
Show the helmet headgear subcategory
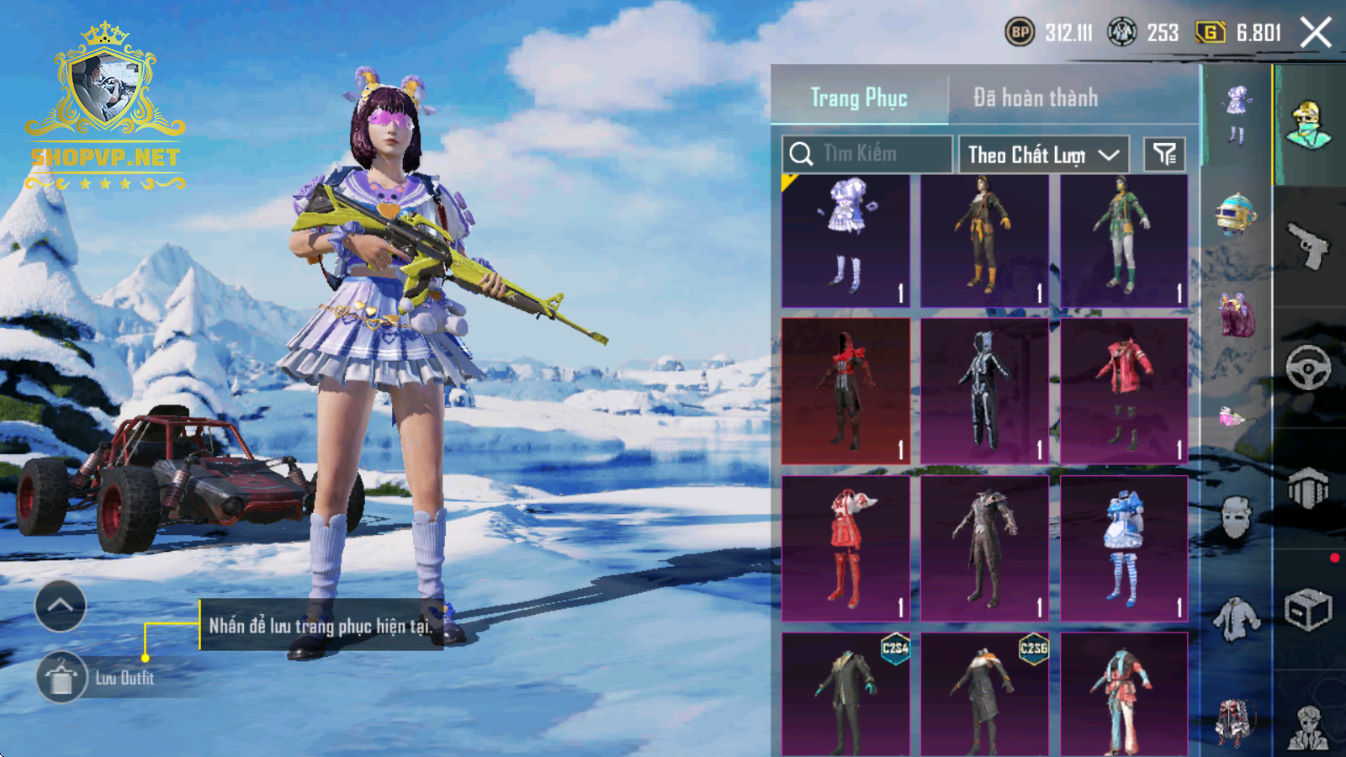click(1236, 212)
